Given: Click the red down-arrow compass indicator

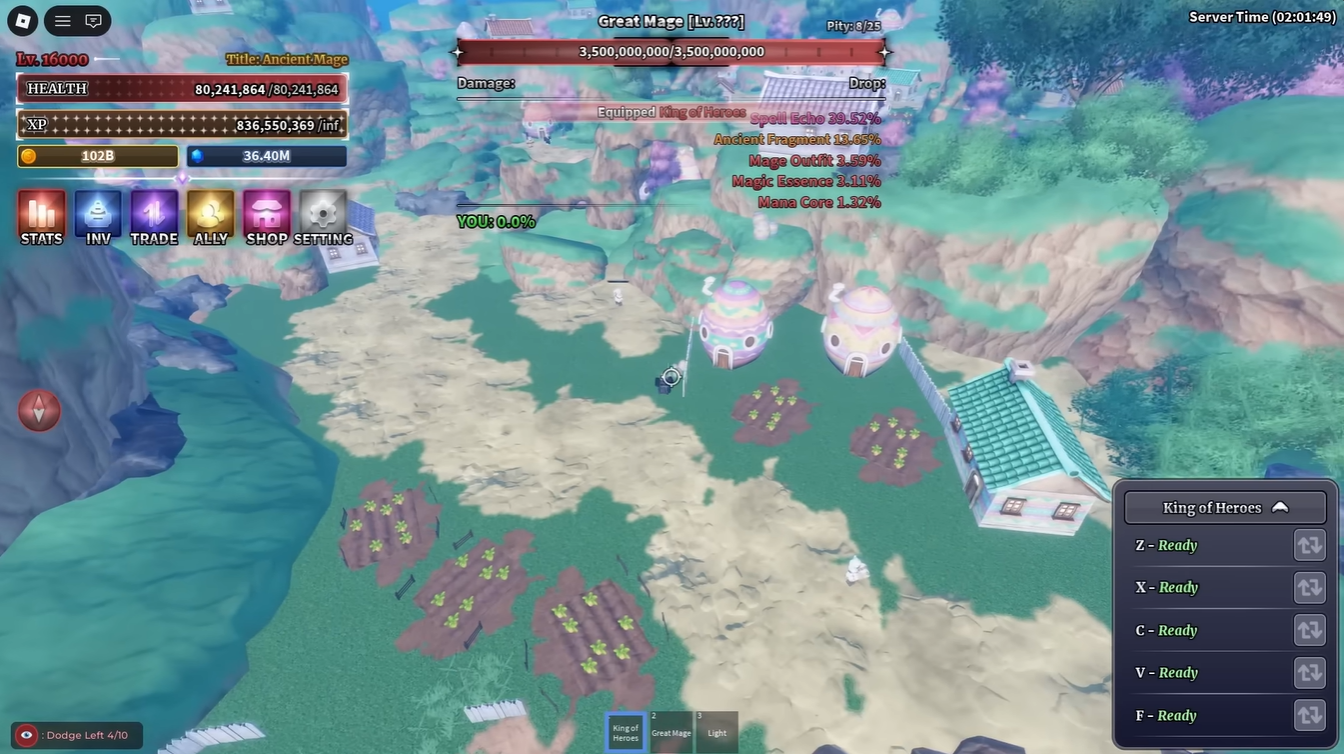Looking at the screenshot, I should pos(39,410).
